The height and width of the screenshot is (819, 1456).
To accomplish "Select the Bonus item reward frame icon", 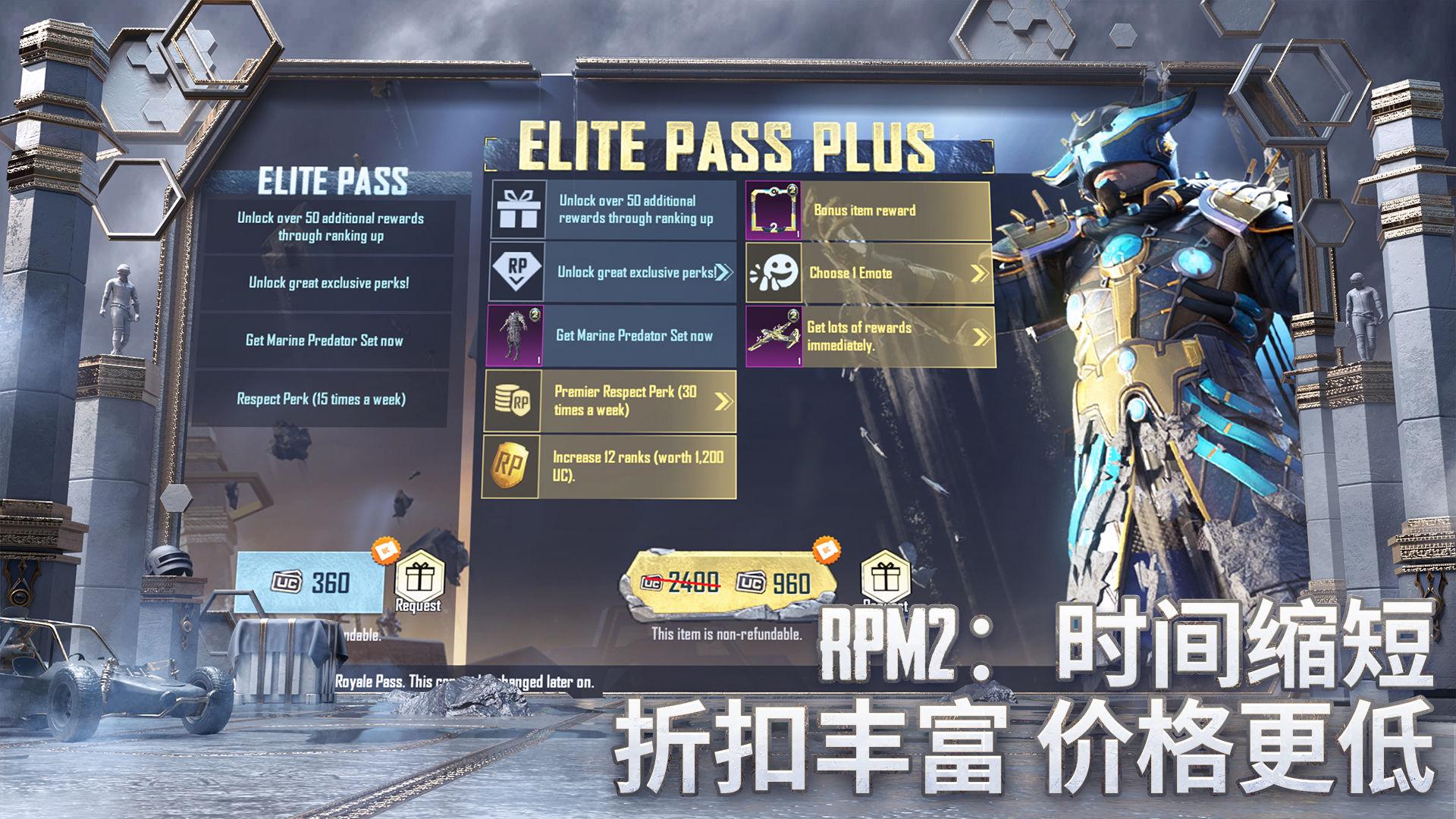I will coord(773,212).
